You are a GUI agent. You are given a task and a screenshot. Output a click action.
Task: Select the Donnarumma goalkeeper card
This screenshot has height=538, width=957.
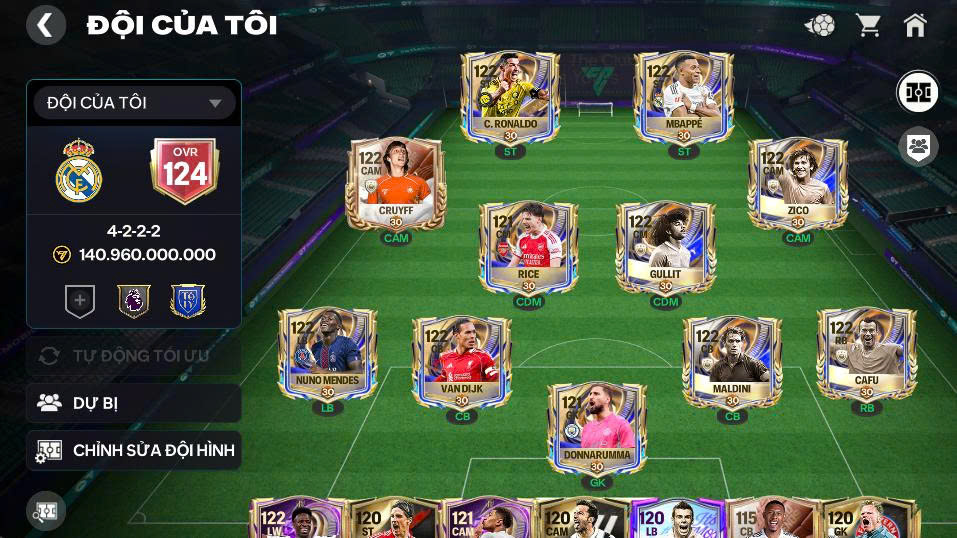click(597, 428)
